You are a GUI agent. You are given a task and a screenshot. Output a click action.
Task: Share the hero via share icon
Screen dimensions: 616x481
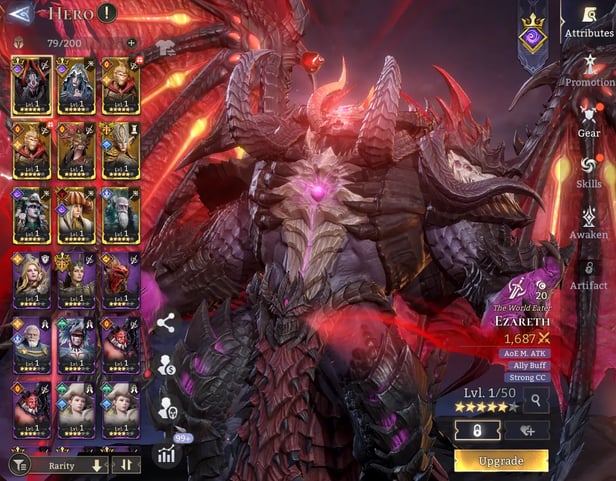[166, 322]
